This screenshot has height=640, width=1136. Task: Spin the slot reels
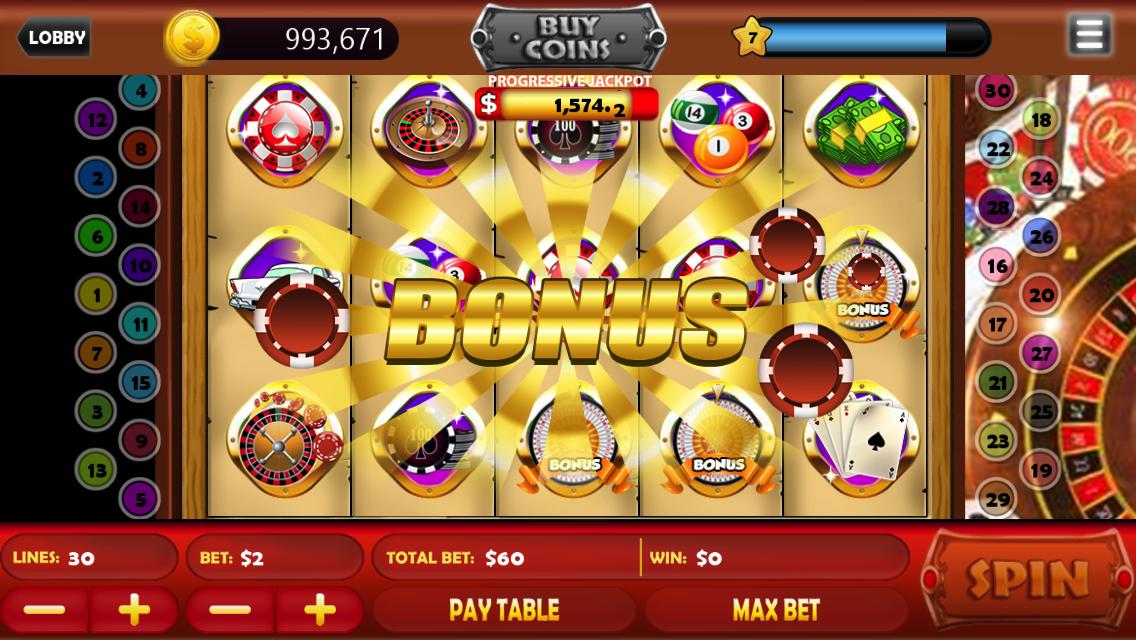coord(1027,578)
